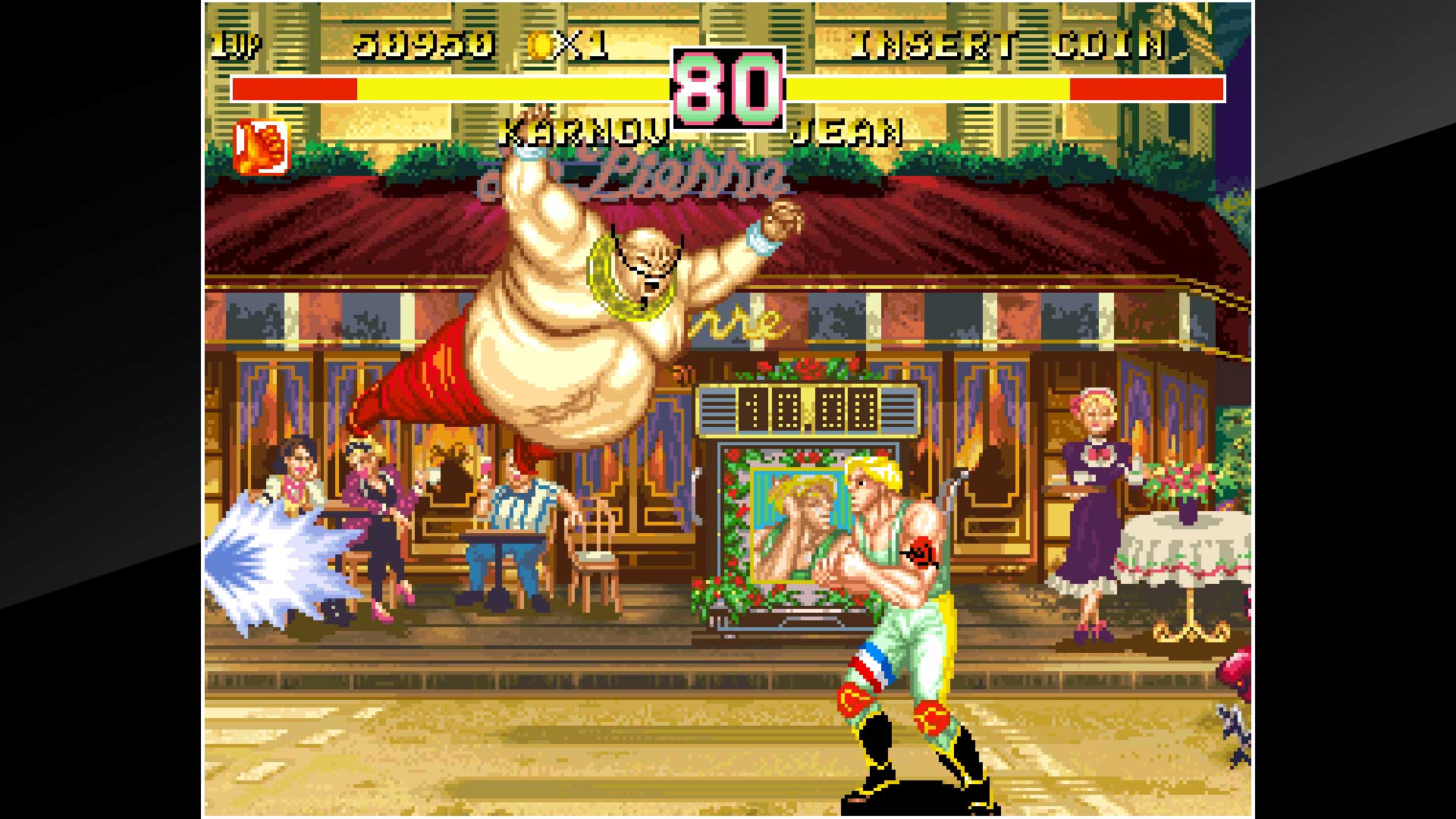Click the x1 credit counter
1456x819 pixels.
[x=578, y=45]
